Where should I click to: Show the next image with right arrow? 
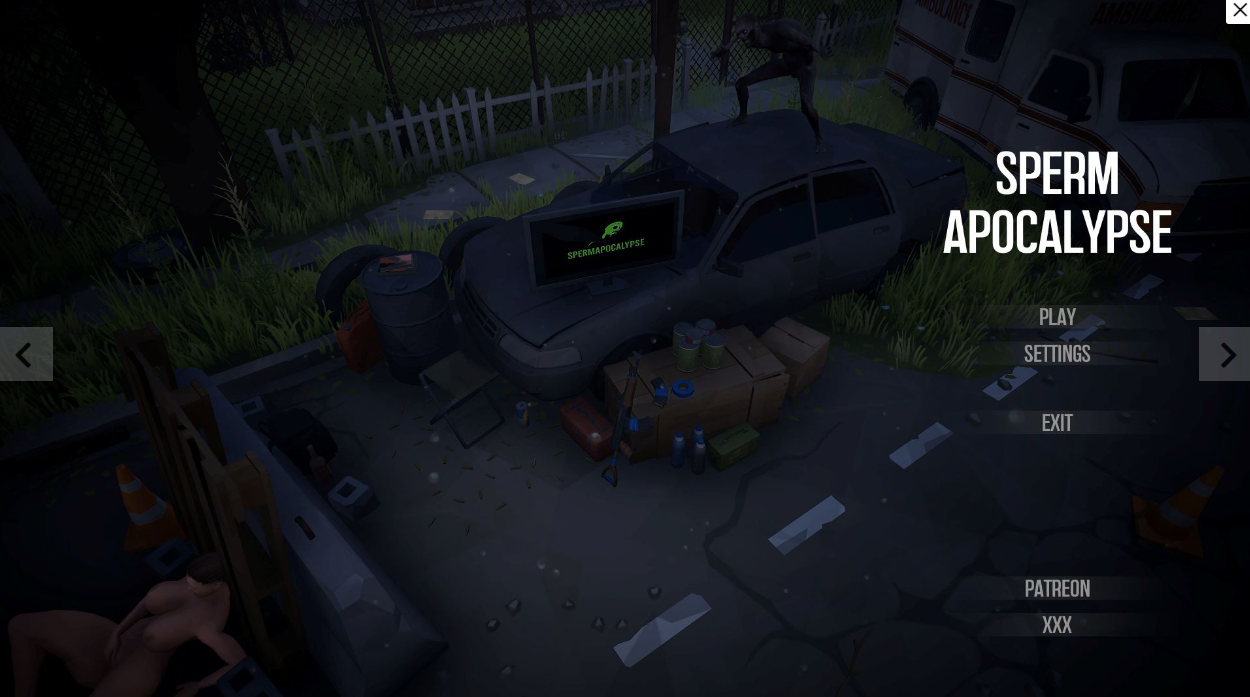click(x=1225, y=354)
